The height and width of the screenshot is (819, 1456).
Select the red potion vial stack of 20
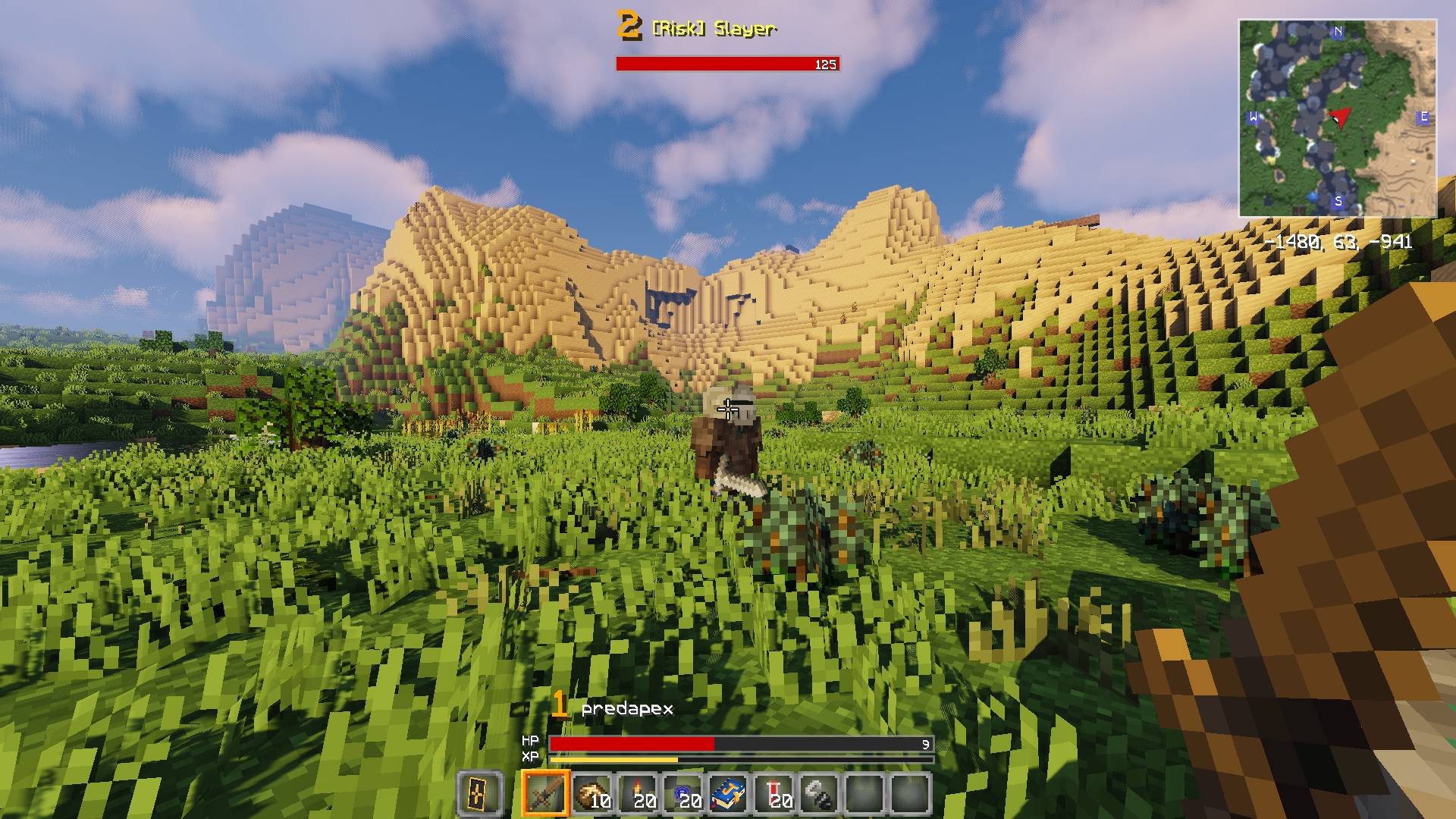pos(776,796)
